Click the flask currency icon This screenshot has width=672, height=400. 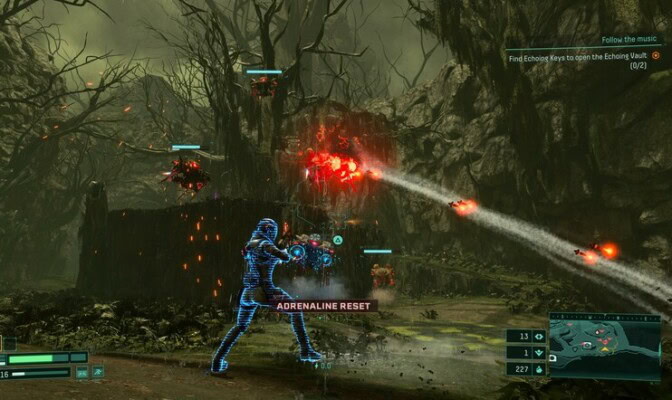pyautogui.click(x=539, y=369)
